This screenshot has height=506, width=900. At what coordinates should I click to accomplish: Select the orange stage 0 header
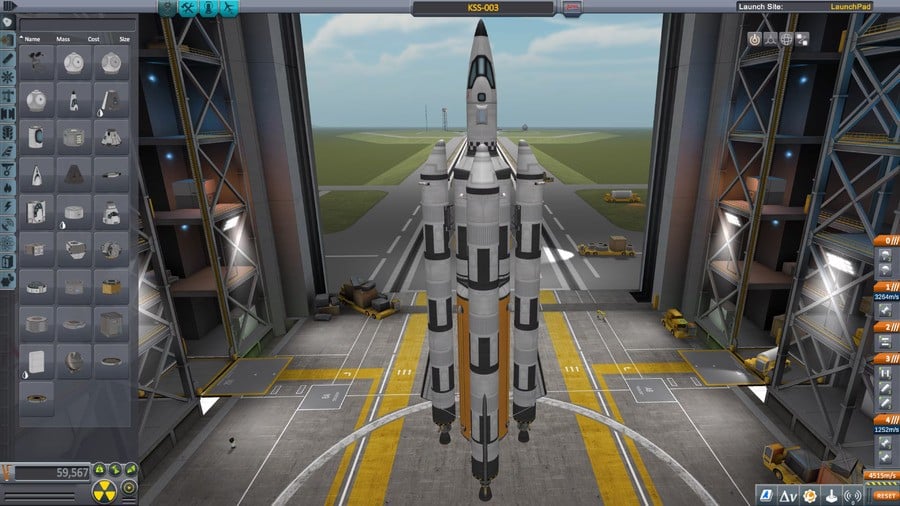[885, 241]
